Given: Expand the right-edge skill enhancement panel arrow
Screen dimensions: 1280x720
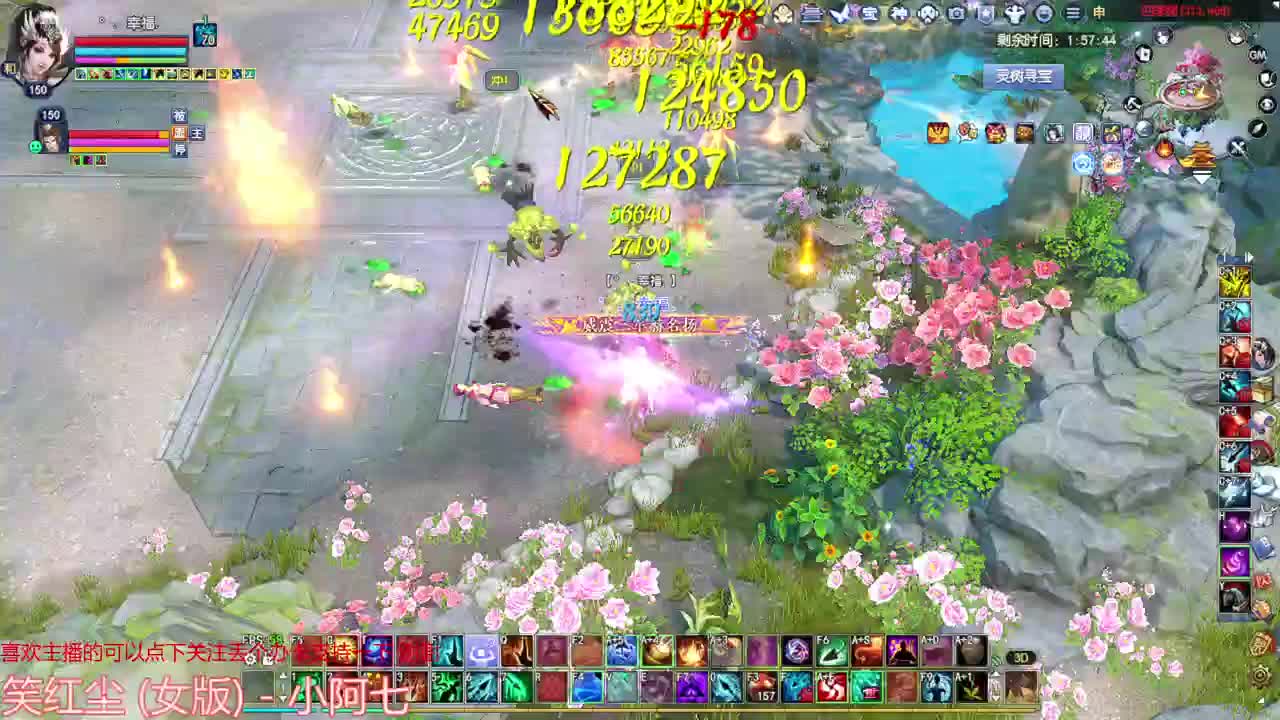Looking at the screenshot, I should 1251,257.
